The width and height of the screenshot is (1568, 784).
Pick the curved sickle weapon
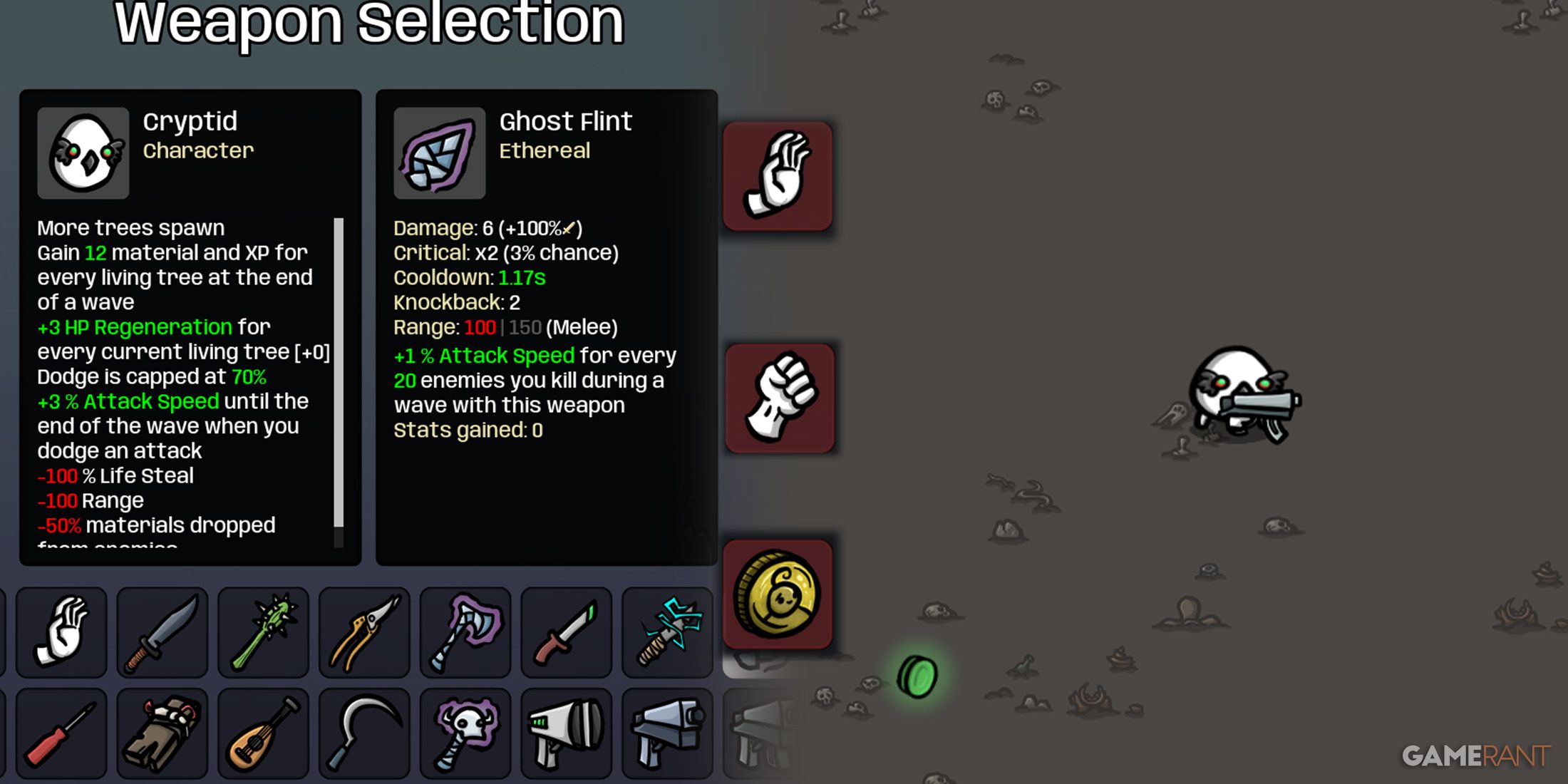pyautogui.click(x=365, y=733)
